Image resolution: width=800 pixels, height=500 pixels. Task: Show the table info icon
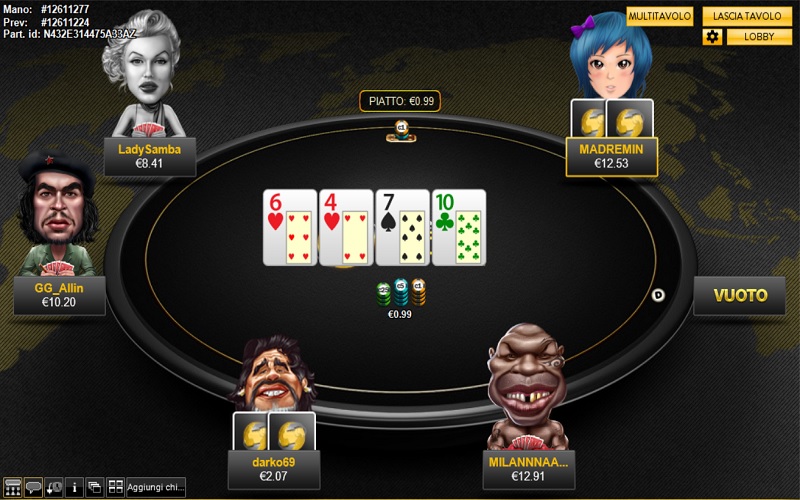[74, 488]
